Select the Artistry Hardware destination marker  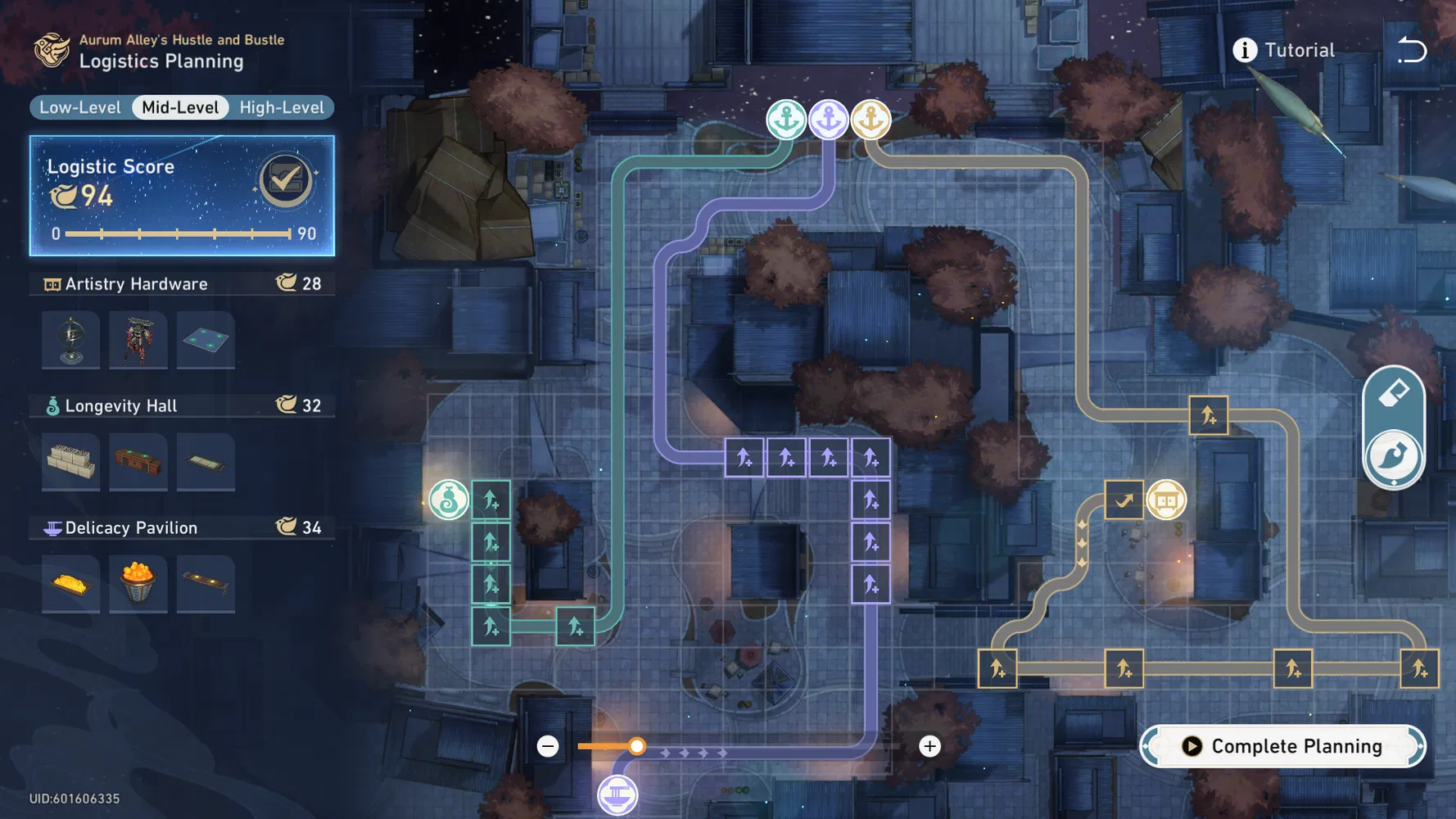coord(1166,500)
